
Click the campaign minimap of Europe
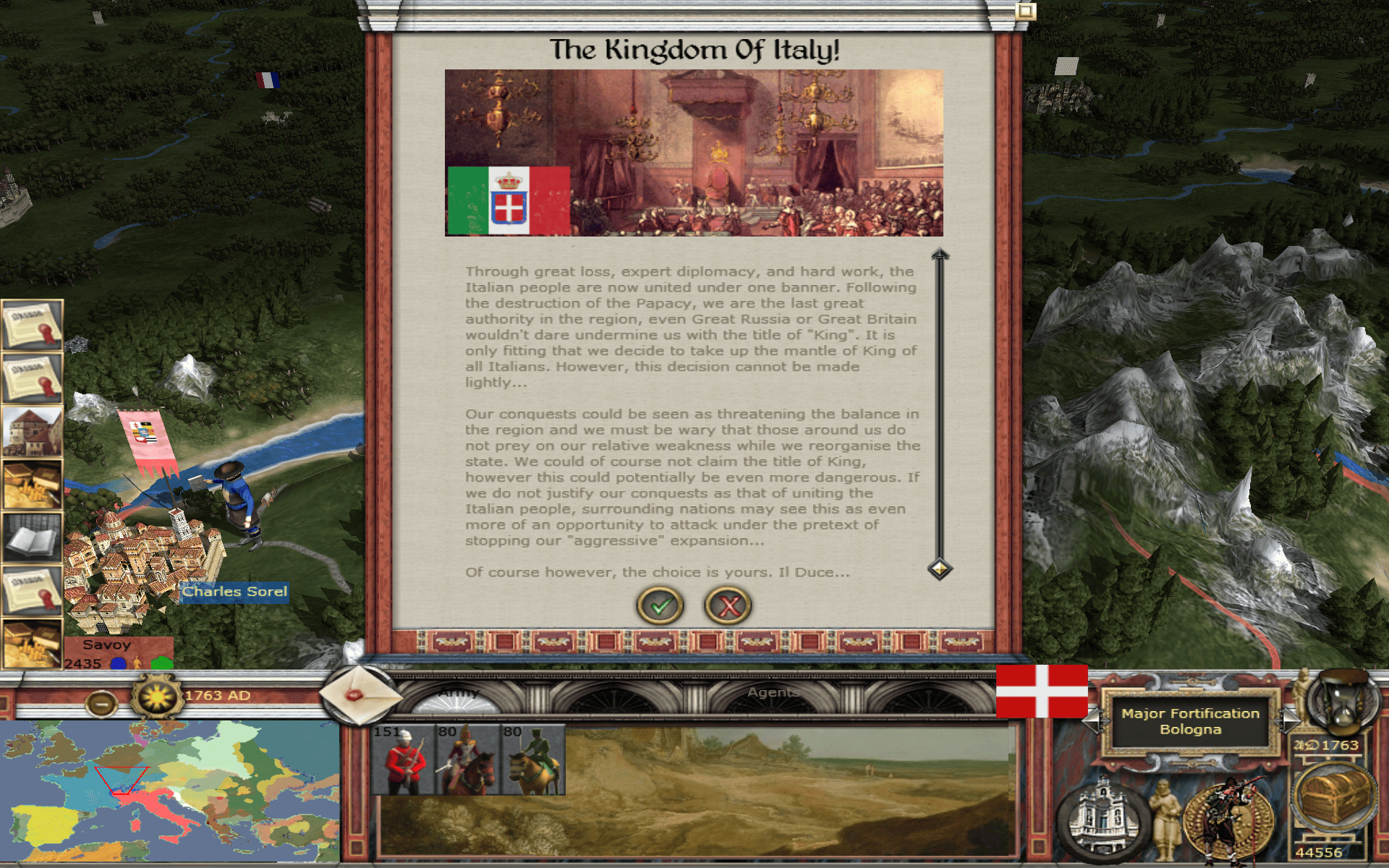click(170, 792)
